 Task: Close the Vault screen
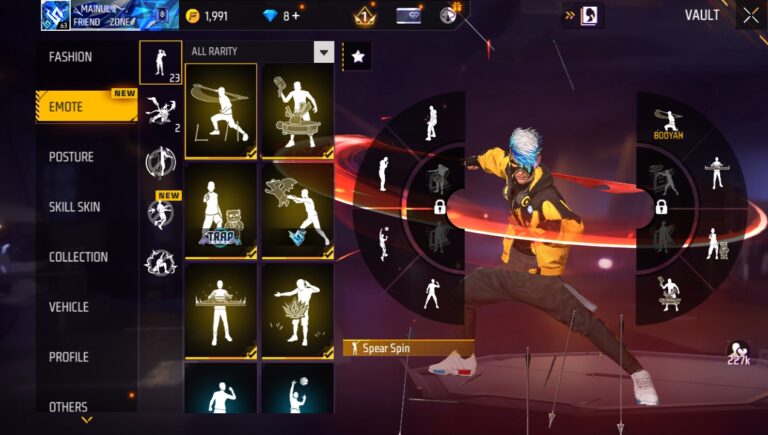(x=750, y=15)
